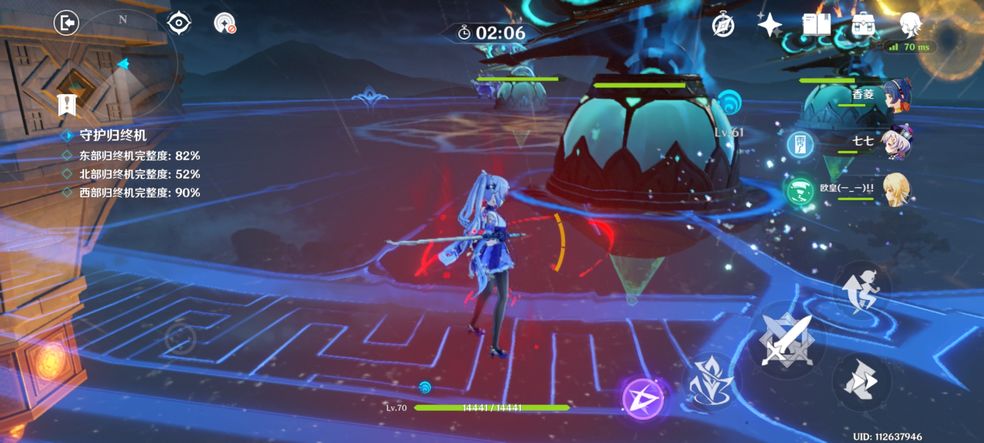Tap the sprint dash button
Viewport: 984px width, 443px height.
point(861,382)
